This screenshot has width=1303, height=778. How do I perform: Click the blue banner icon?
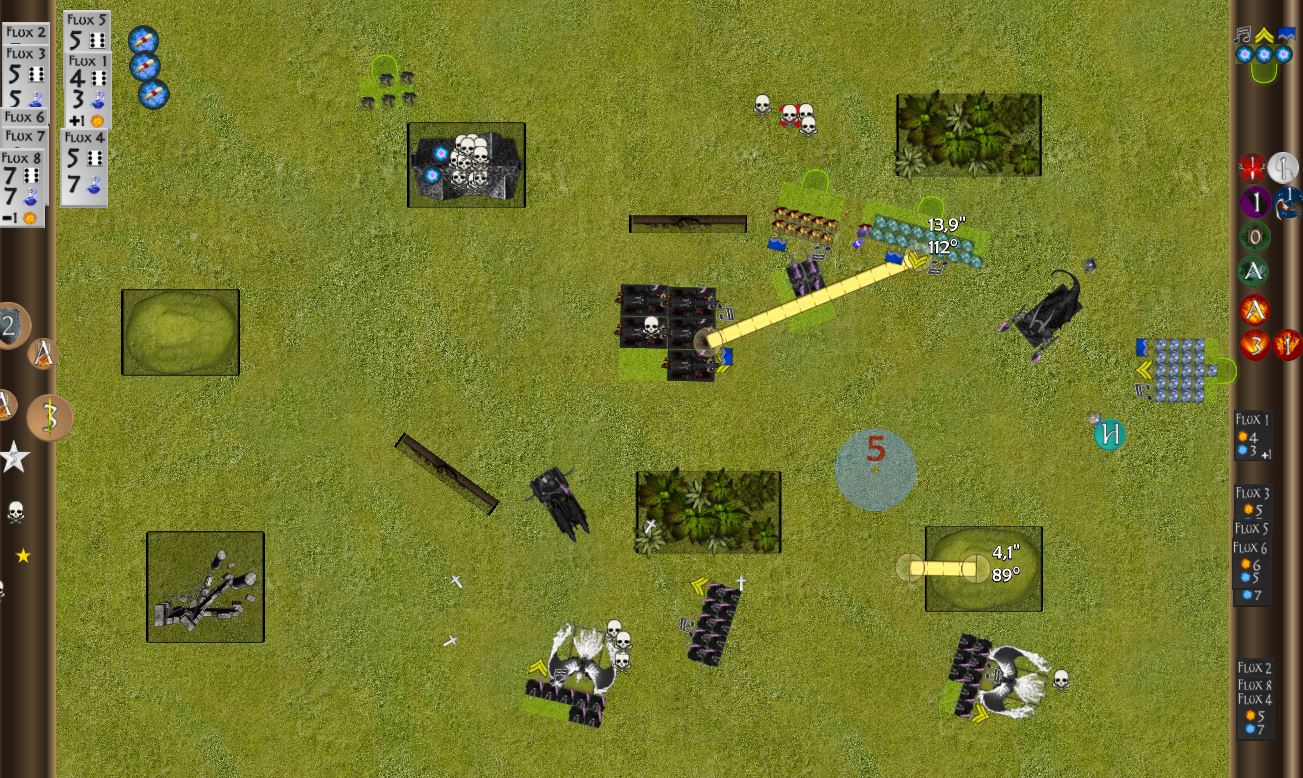pyautogui.click(x=1285, y=36)
